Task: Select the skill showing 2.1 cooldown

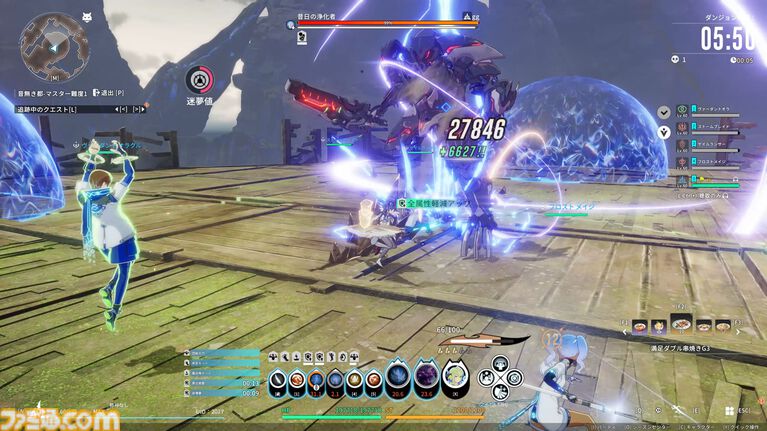Action: (336, 380)
